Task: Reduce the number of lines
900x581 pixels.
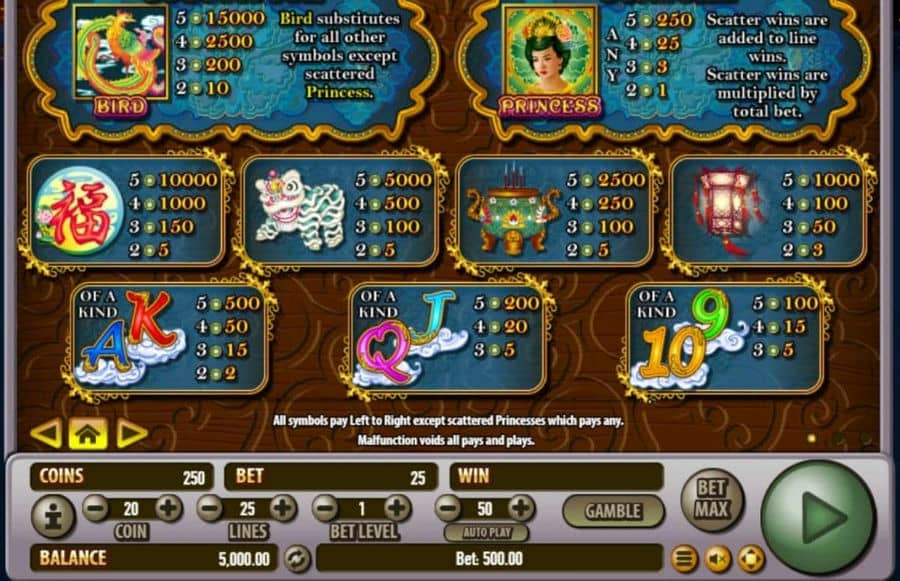Action: point(211,508)
